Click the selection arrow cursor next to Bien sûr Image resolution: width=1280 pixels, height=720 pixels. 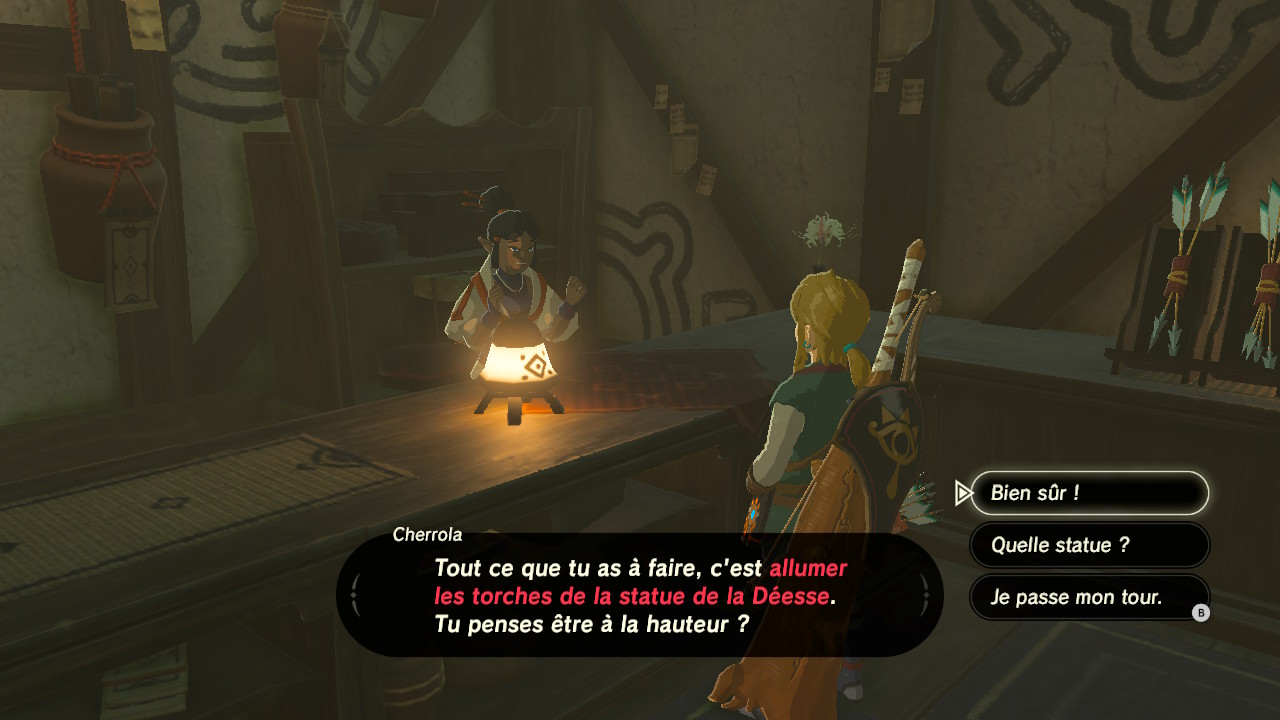(x=962, y=492)
